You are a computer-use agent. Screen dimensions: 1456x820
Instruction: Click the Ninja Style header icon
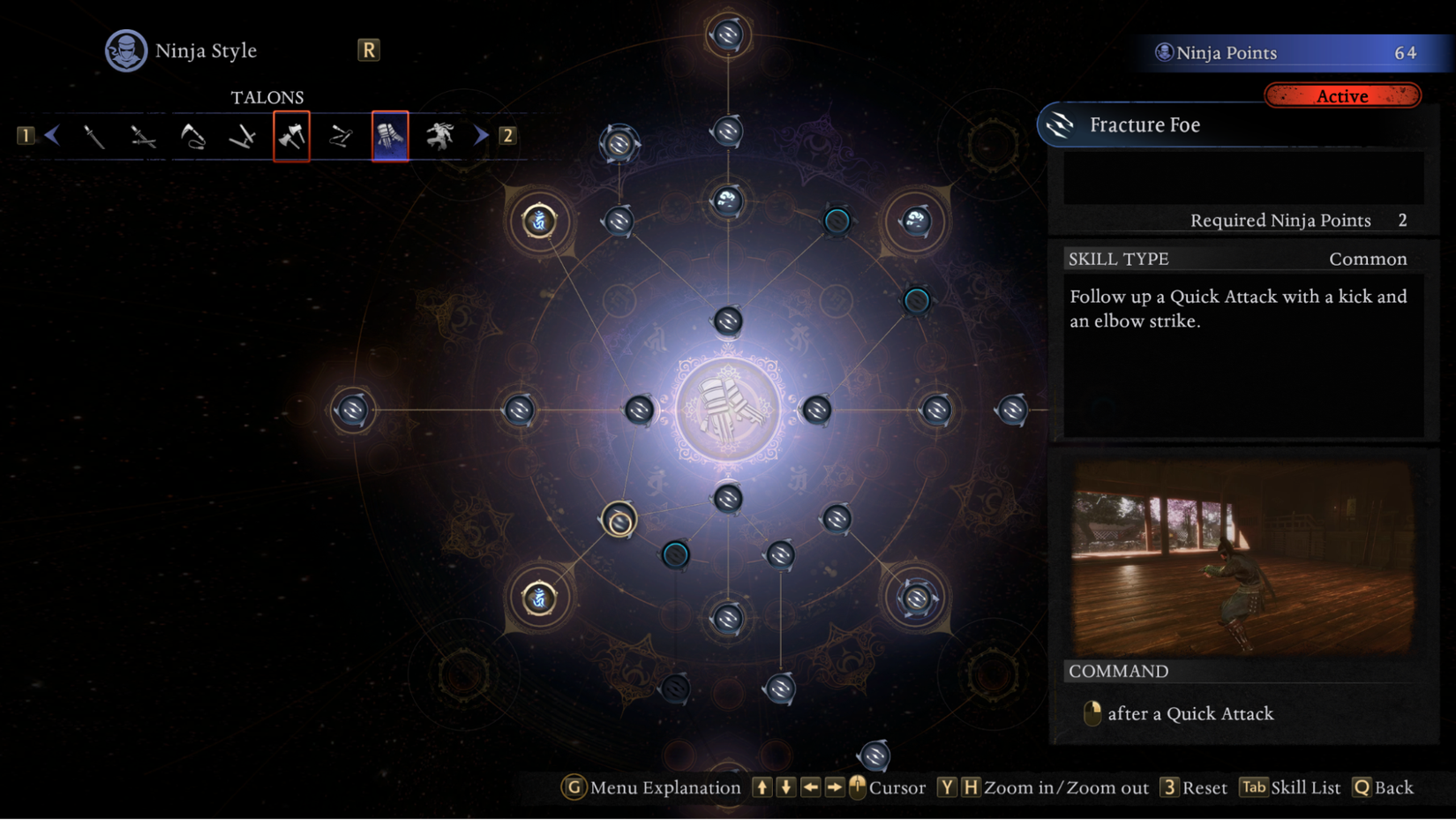click(126, 50)
